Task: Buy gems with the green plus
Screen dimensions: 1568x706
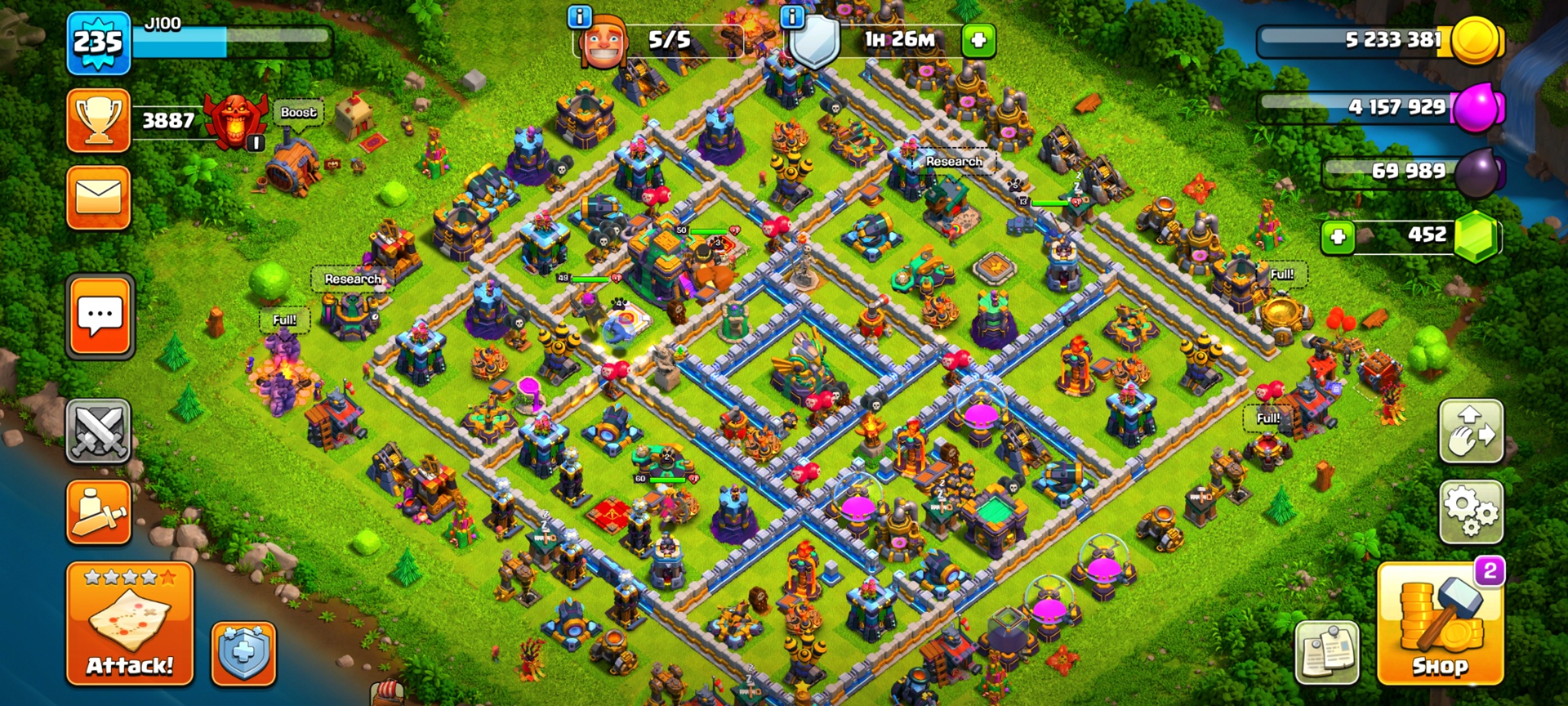Action: [1337, 237]
